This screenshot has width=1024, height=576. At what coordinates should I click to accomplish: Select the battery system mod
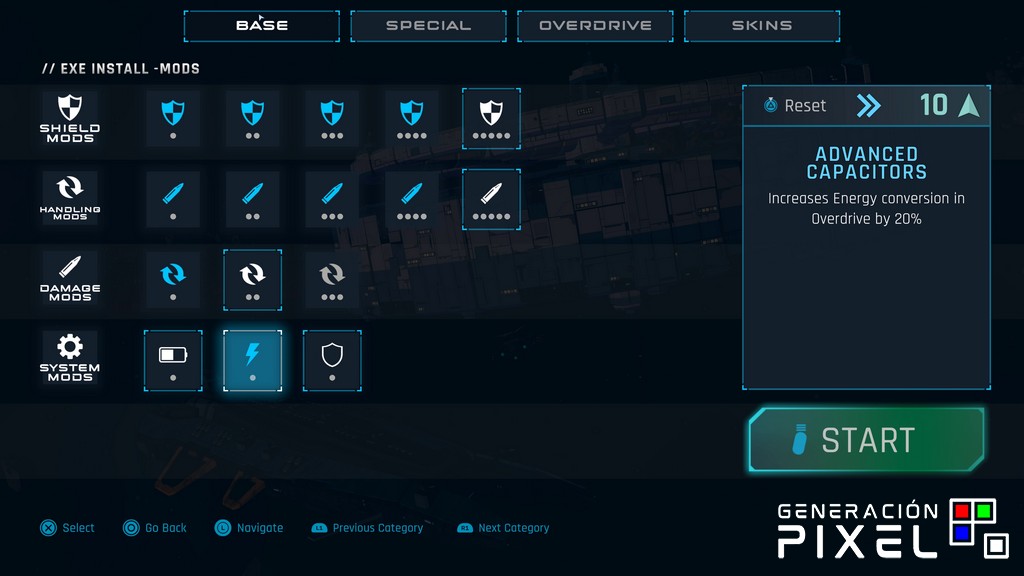(173, 360)
